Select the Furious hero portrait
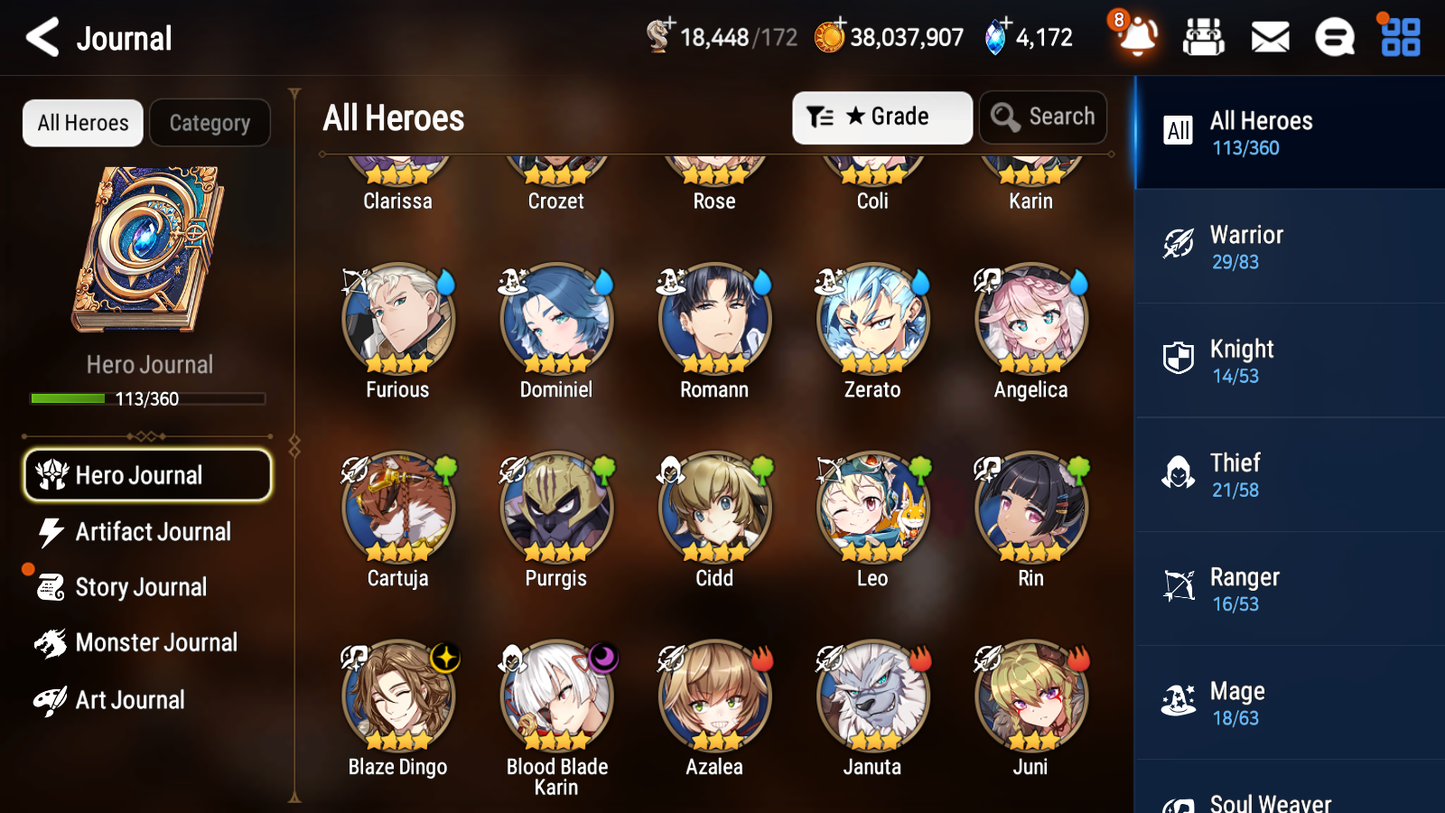 [x=398, y=318]
